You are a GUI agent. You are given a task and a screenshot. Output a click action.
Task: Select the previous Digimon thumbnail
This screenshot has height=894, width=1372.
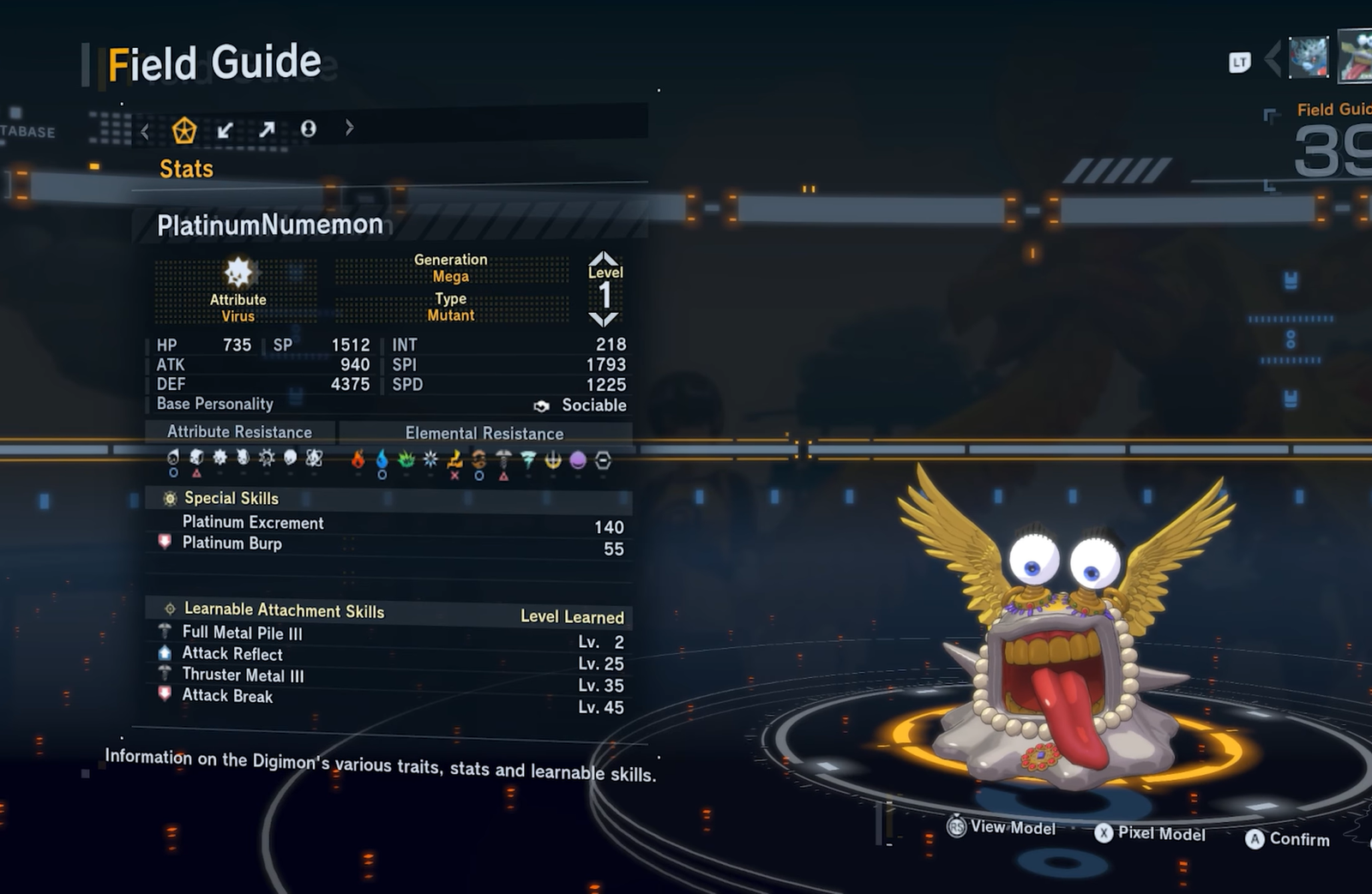point(1308,57)
